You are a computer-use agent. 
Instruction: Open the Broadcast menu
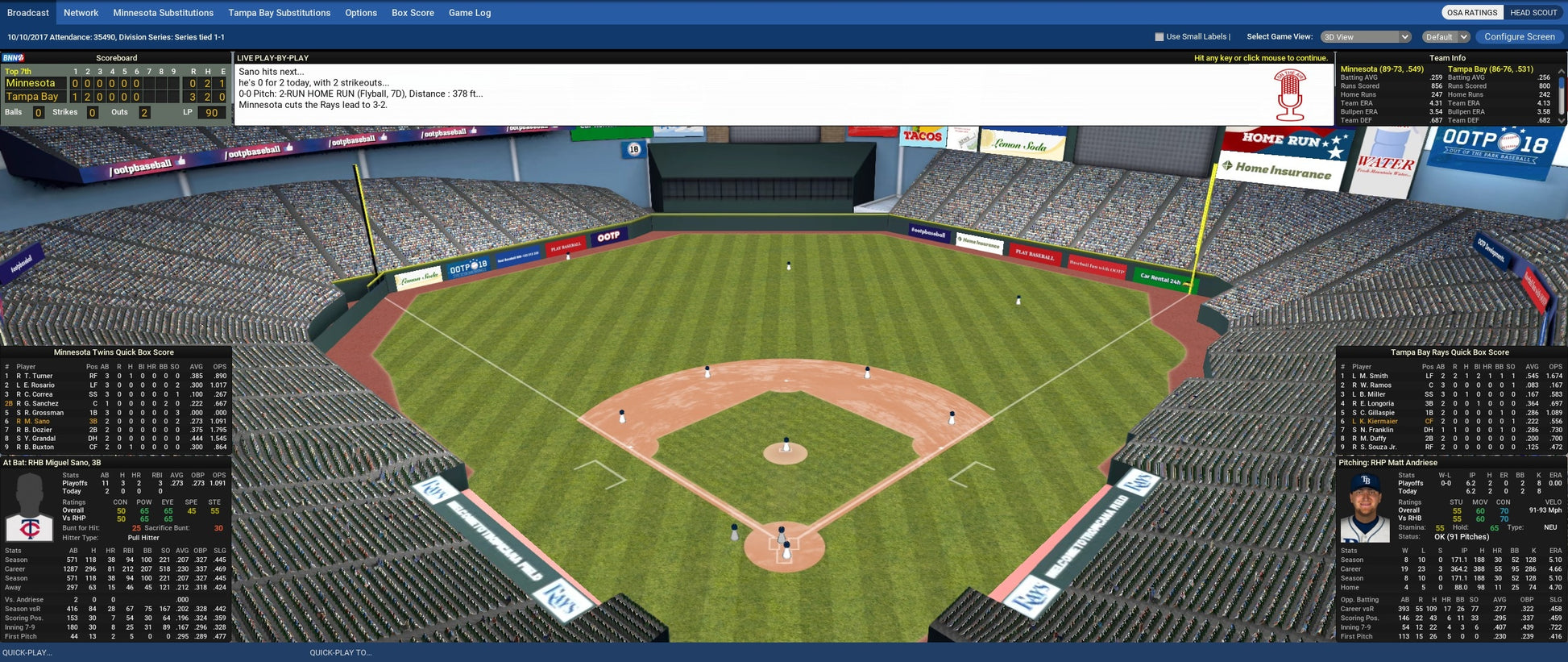click(x=28, y=13)
